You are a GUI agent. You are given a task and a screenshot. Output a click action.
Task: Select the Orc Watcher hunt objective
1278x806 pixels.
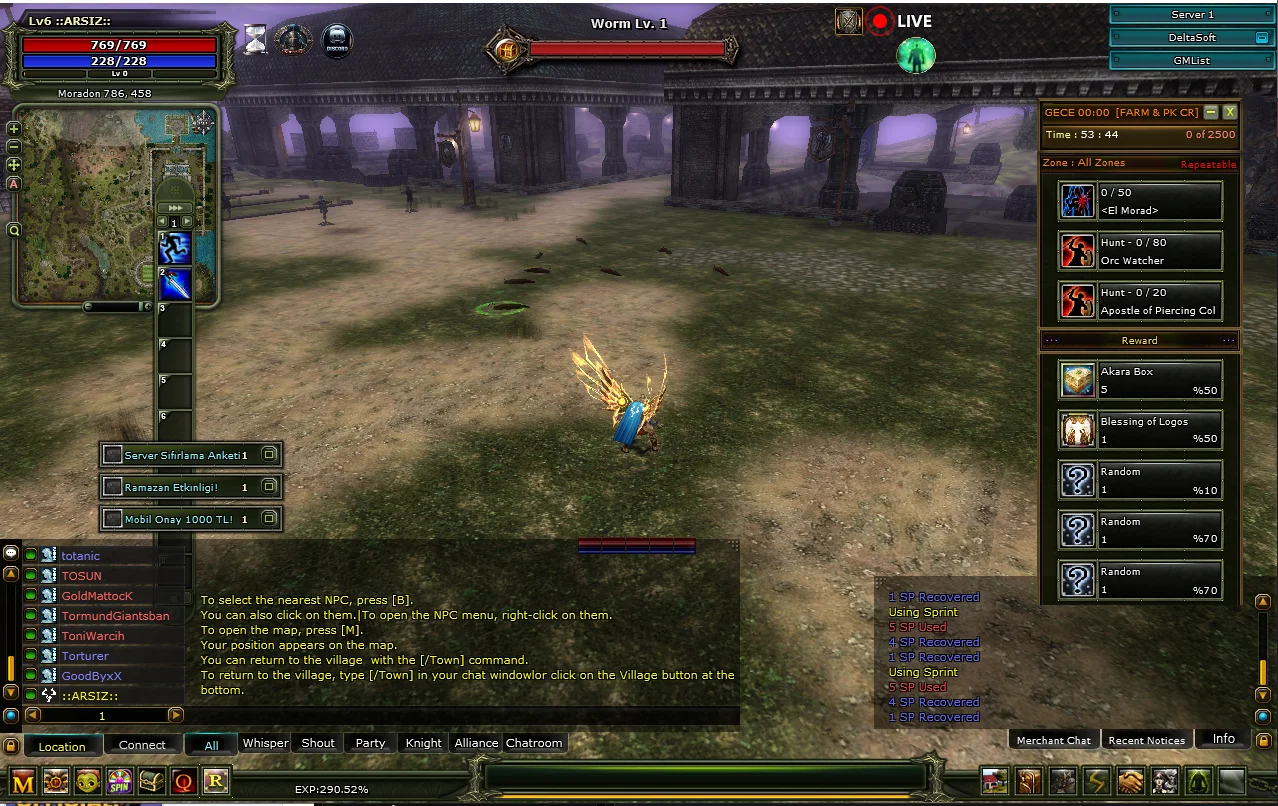pos(1140,251)
